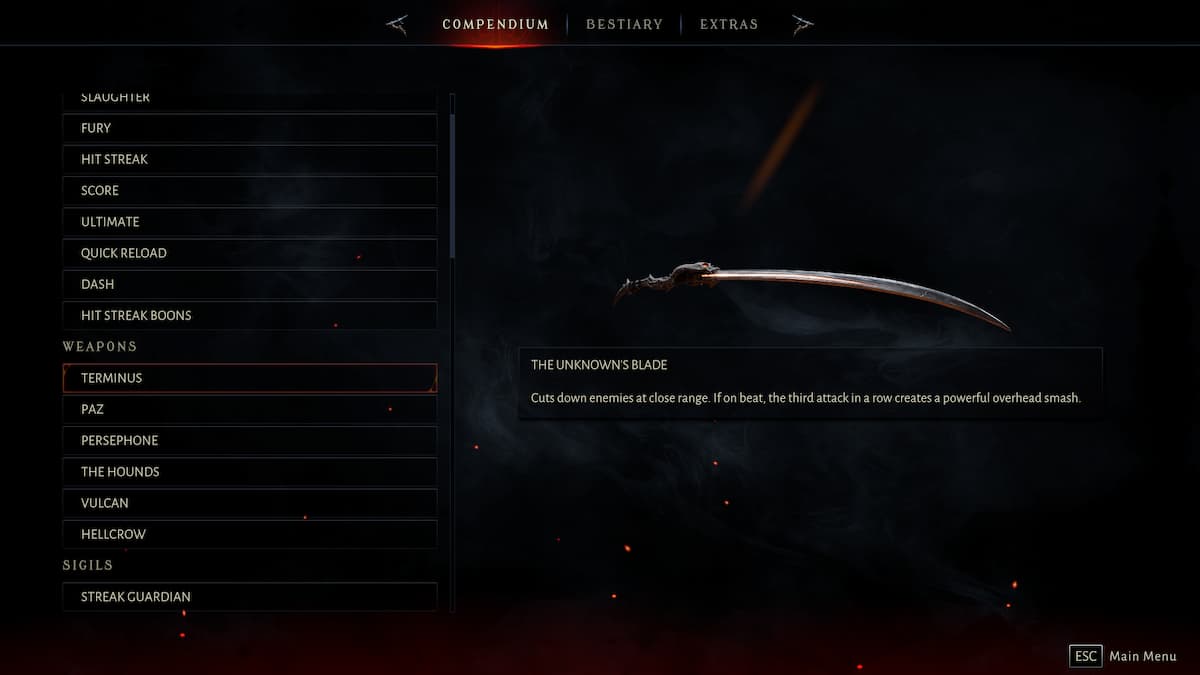View the Score entry
This screenshot has height=675, width=1200.
[x=249, y=190]
